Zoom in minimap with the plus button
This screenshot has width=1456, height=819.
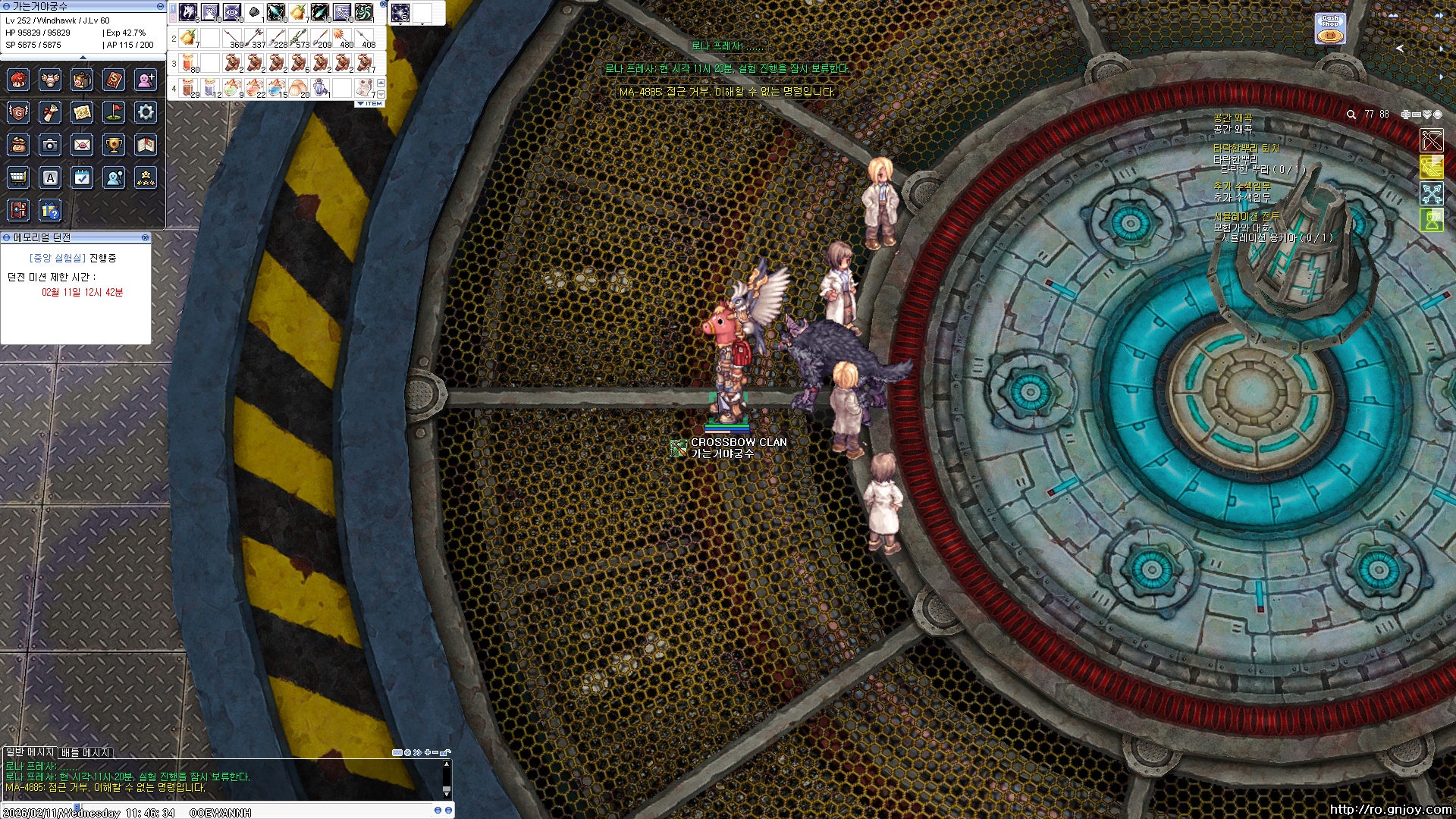click(x=1405, y=115)
